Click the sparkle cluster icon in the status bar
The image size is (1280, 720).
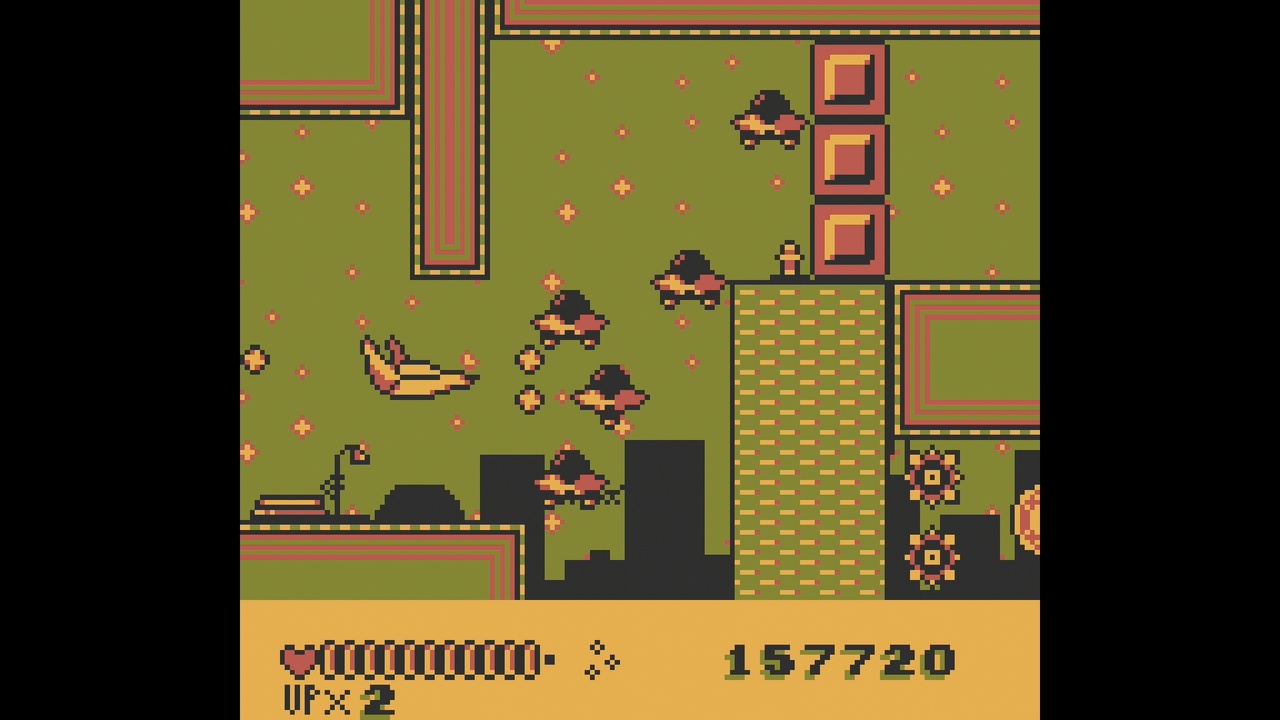coord(601,658)
